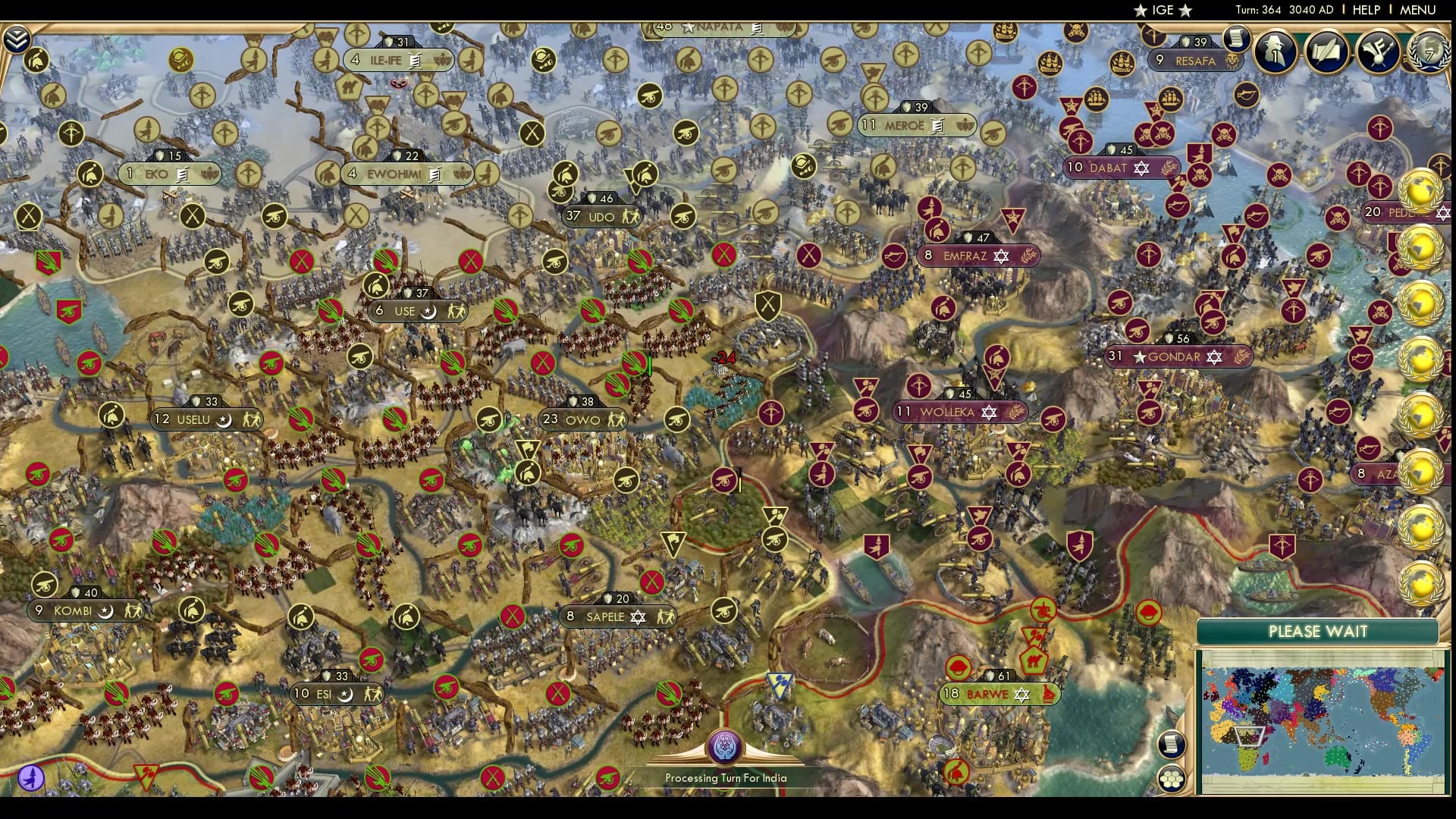Toggle the IGE star in the top bar

point(1141,11)
